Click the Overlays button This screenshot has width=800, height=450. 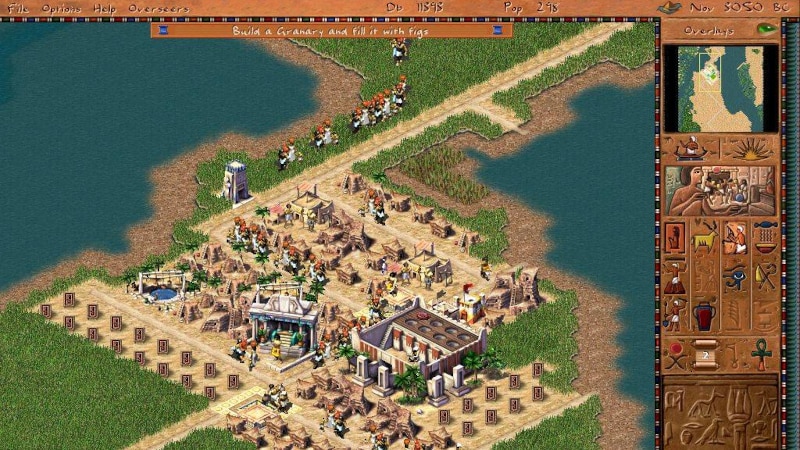point(709,29)
